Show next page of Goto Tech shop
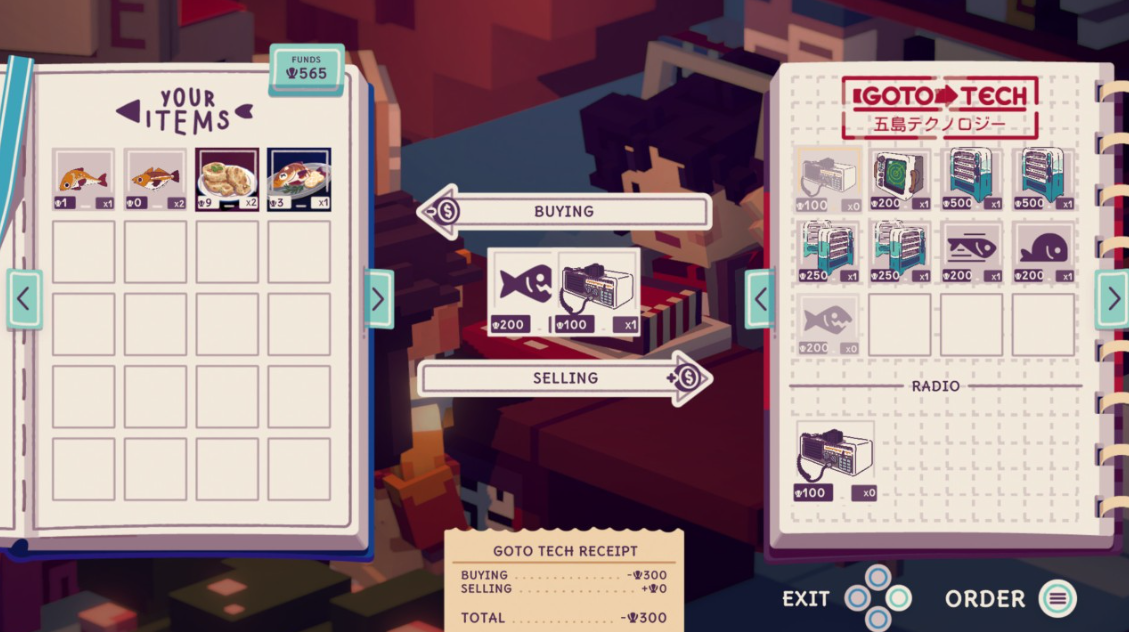This screenshot has height=632, width=1129. pos(1112,299)
